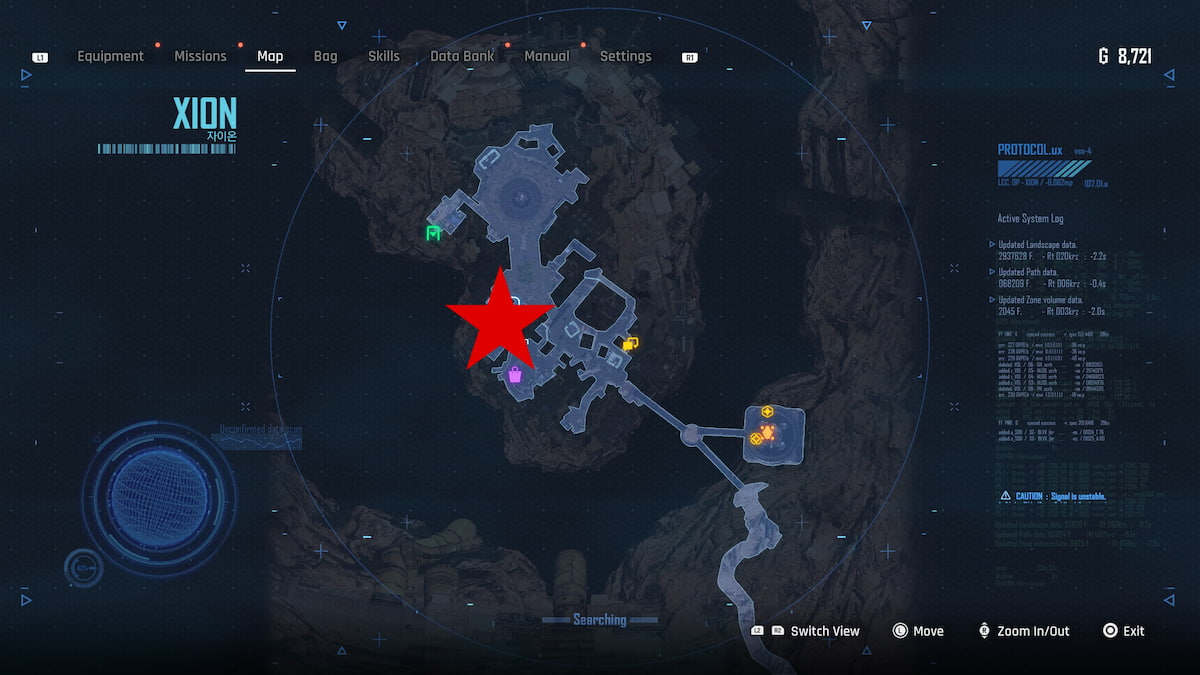Click the red star location marker
This screenshot has height=675, width=1200.
(x=498, y=320)
